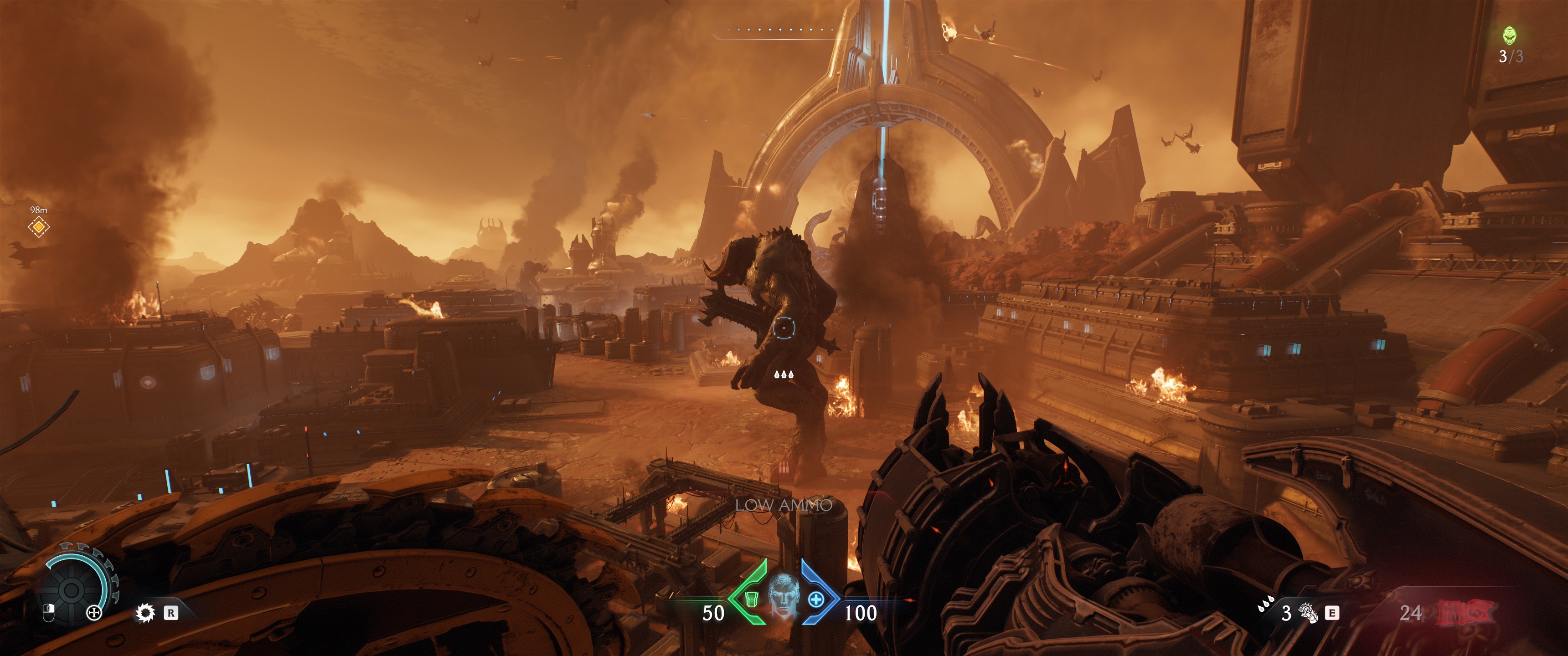Image resolution: width=1568 pixels, height=656 pixels.
Task: Select the red weapon icon
Action: [x=1465, y=612]
